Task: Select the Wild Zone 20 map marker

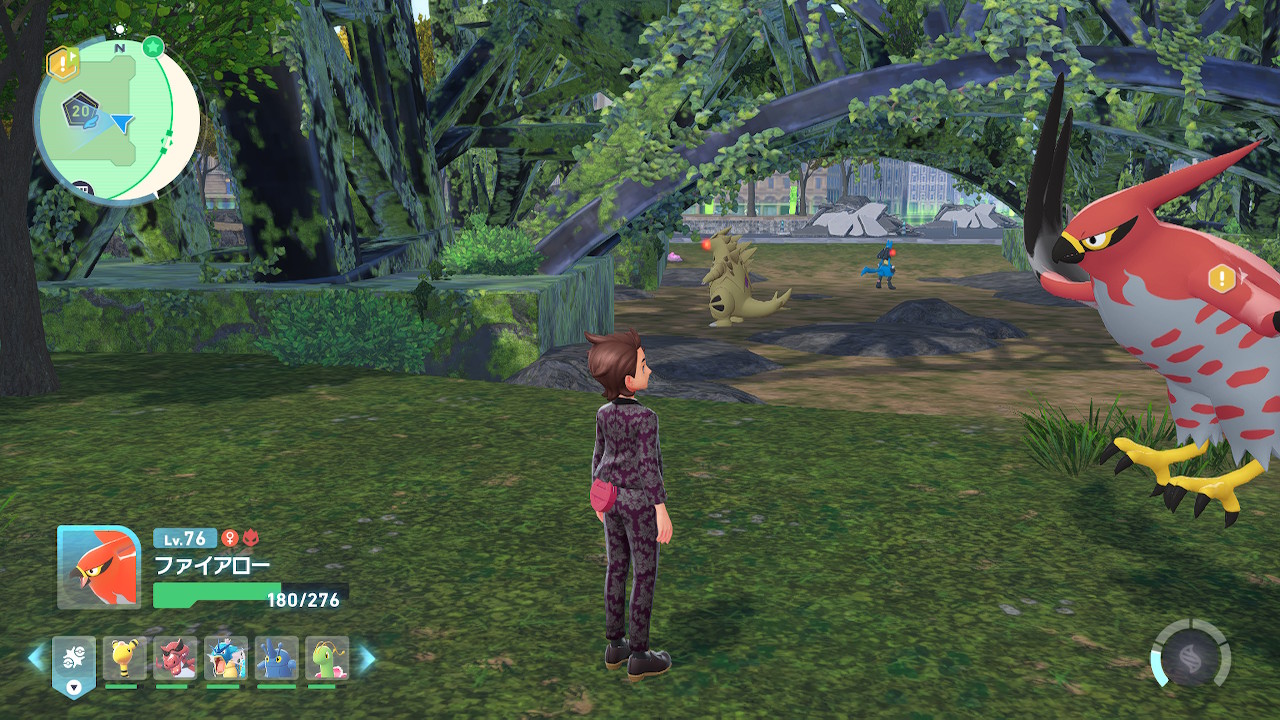Action: point(79,111)
